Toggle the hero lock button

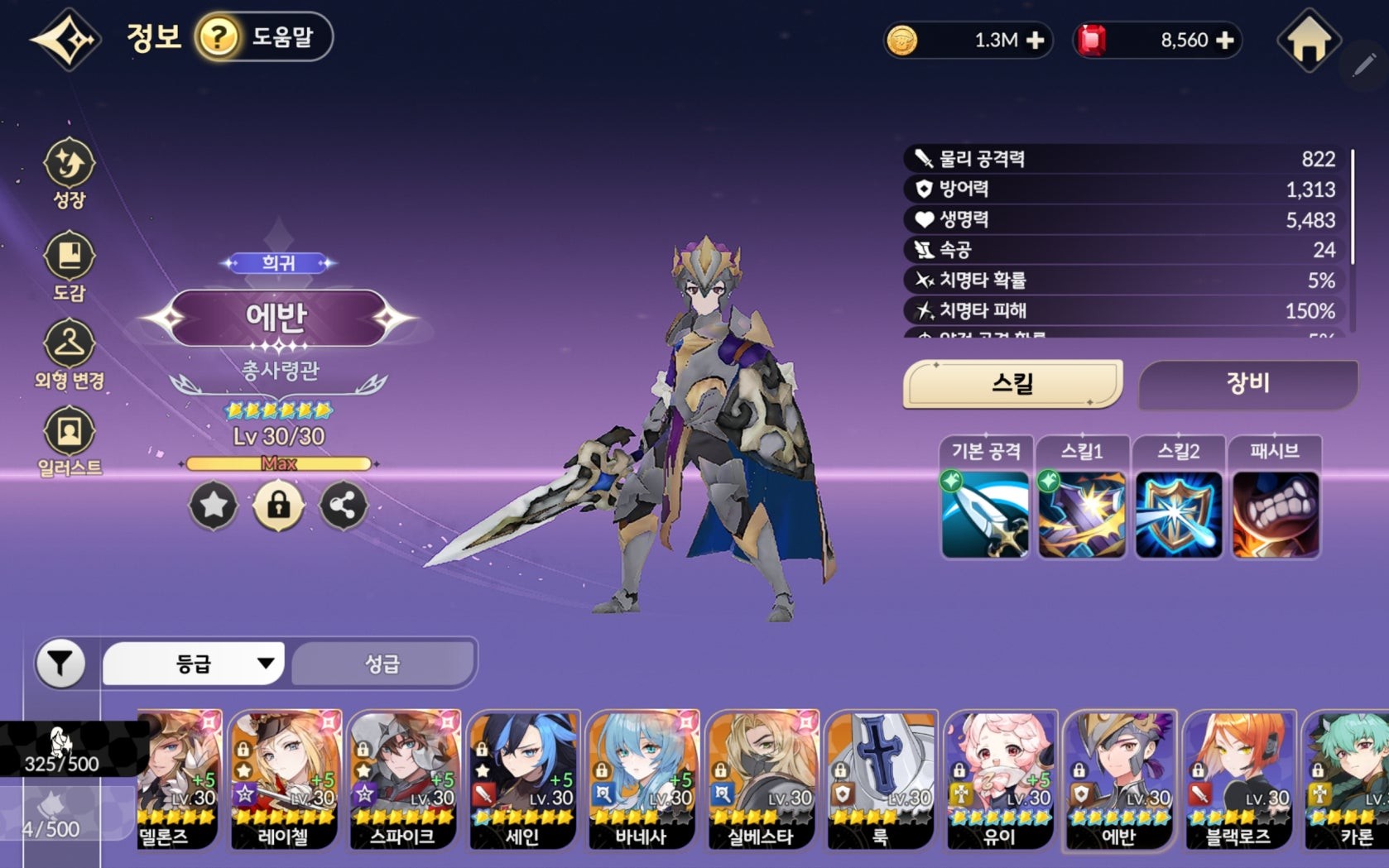pyautogui.click(x=278, y=506)
